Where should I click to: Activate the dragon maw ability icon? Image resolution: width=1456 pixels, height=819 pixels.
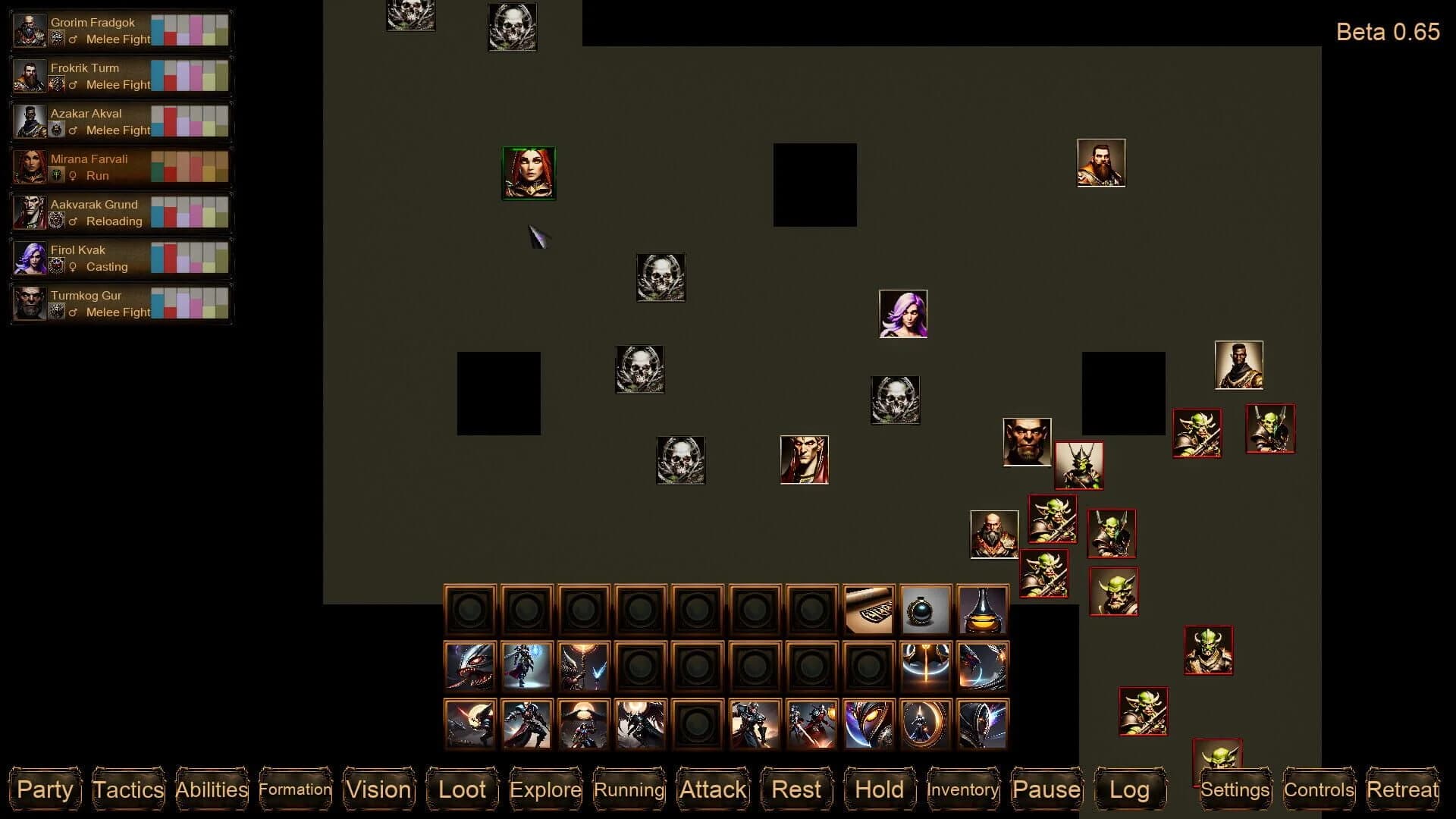click(x=470, y=667)
